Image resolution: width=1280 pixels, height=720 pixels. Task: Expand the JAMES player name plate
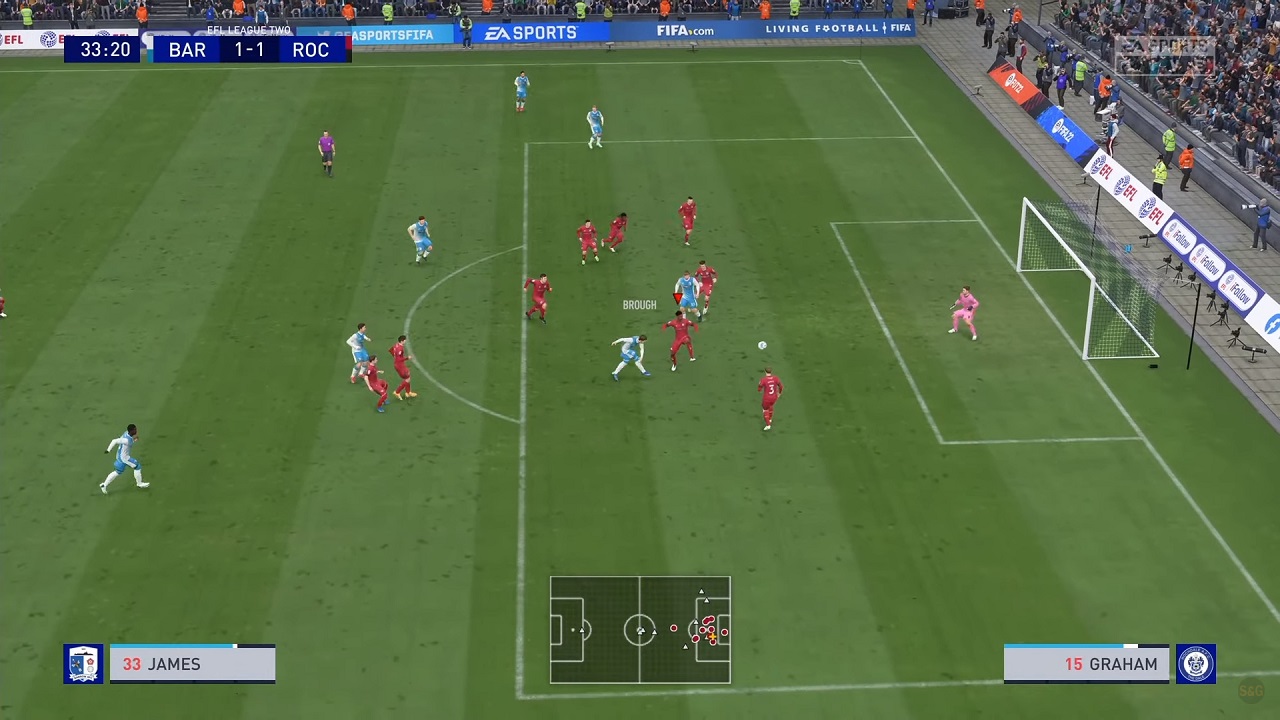pyautogui.click(x=190, y=664)
